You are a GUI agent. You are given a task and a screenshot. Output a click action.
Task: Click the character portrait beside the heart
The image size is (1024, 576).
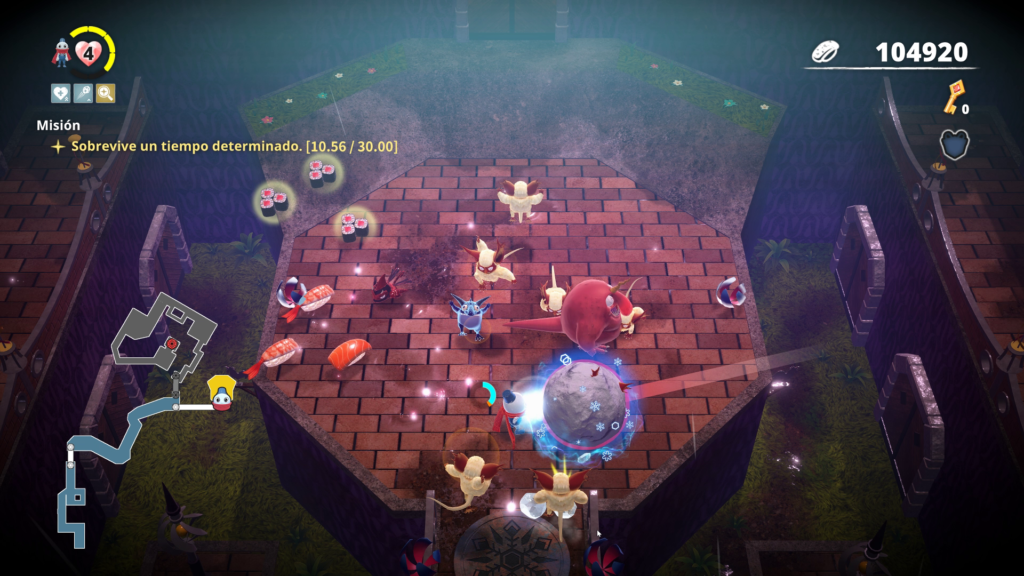click(x=62, y=54)
